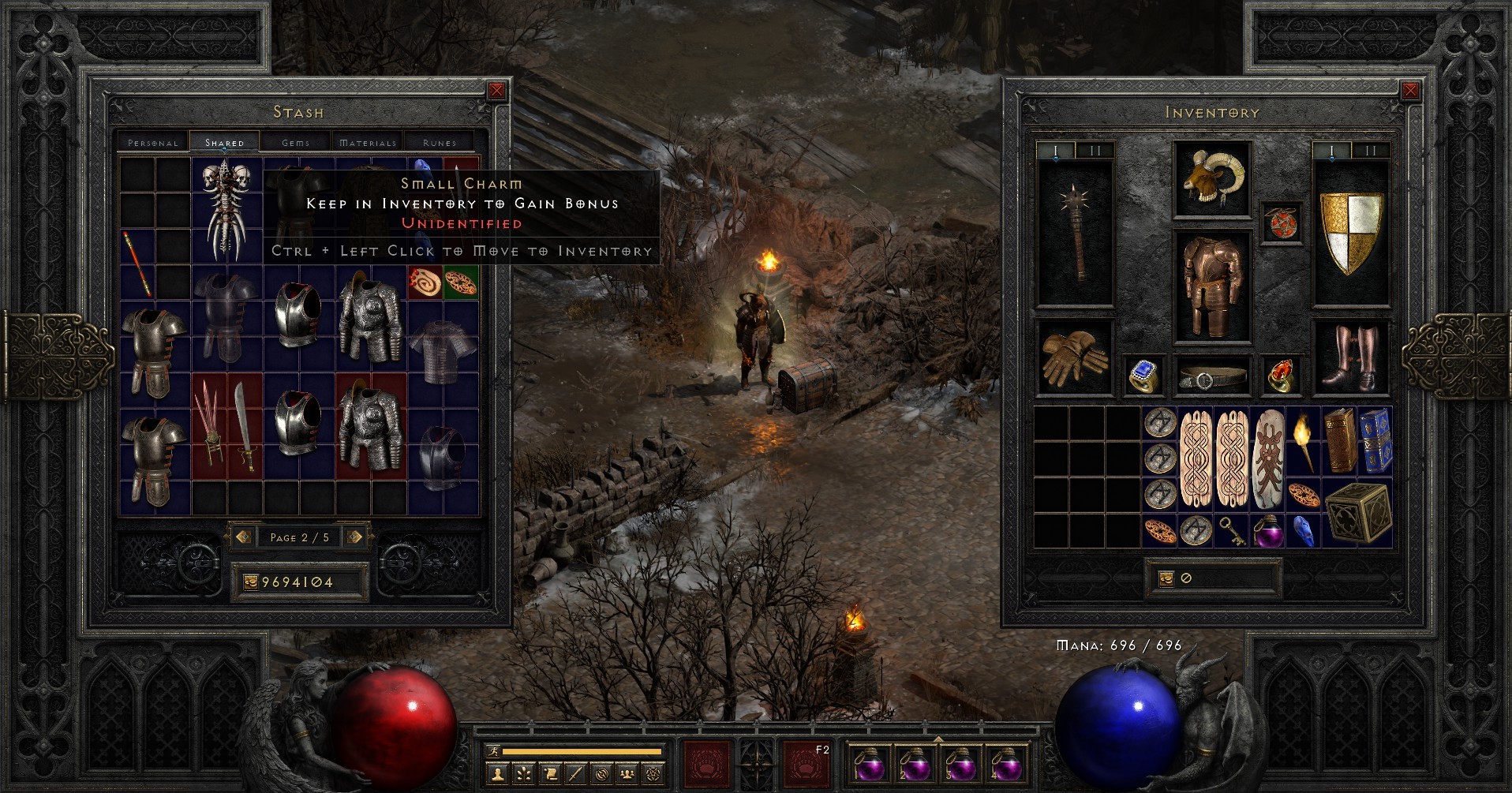Advance to the next stash page
1512x793 pixels.
point(356,537)
